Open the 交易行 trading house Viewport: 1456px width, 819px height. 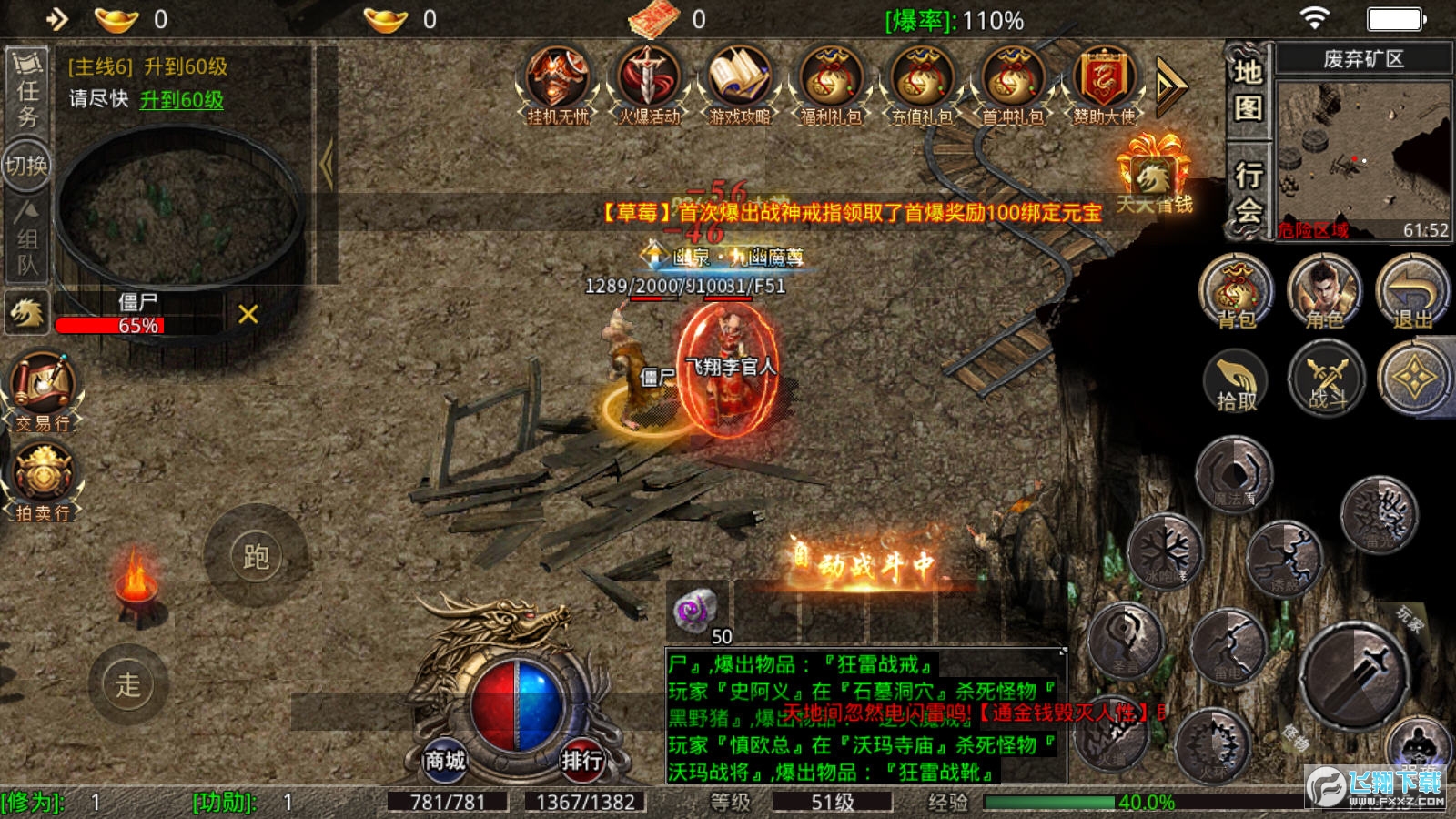coord(42,391)
